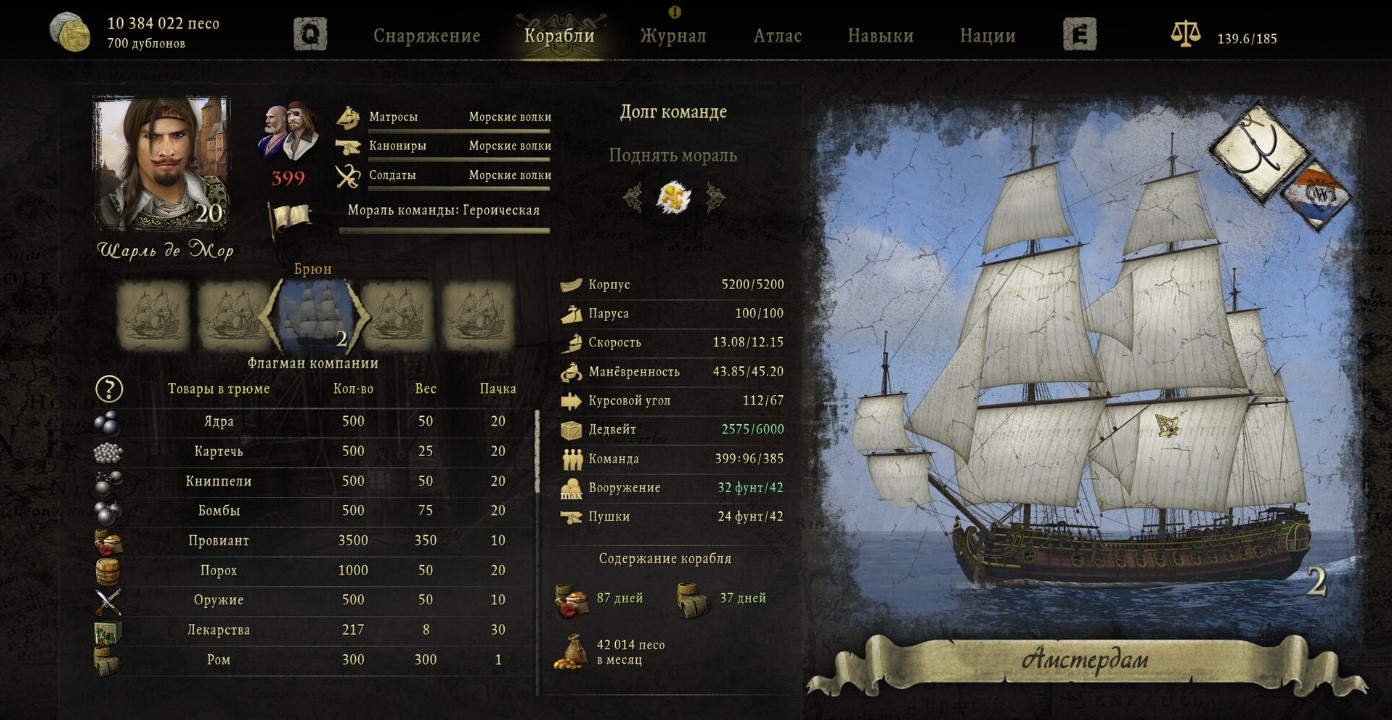Screen dimensions: 1392x720
Task: Click the flag icon below crew count
Action: tap(287, 218)
